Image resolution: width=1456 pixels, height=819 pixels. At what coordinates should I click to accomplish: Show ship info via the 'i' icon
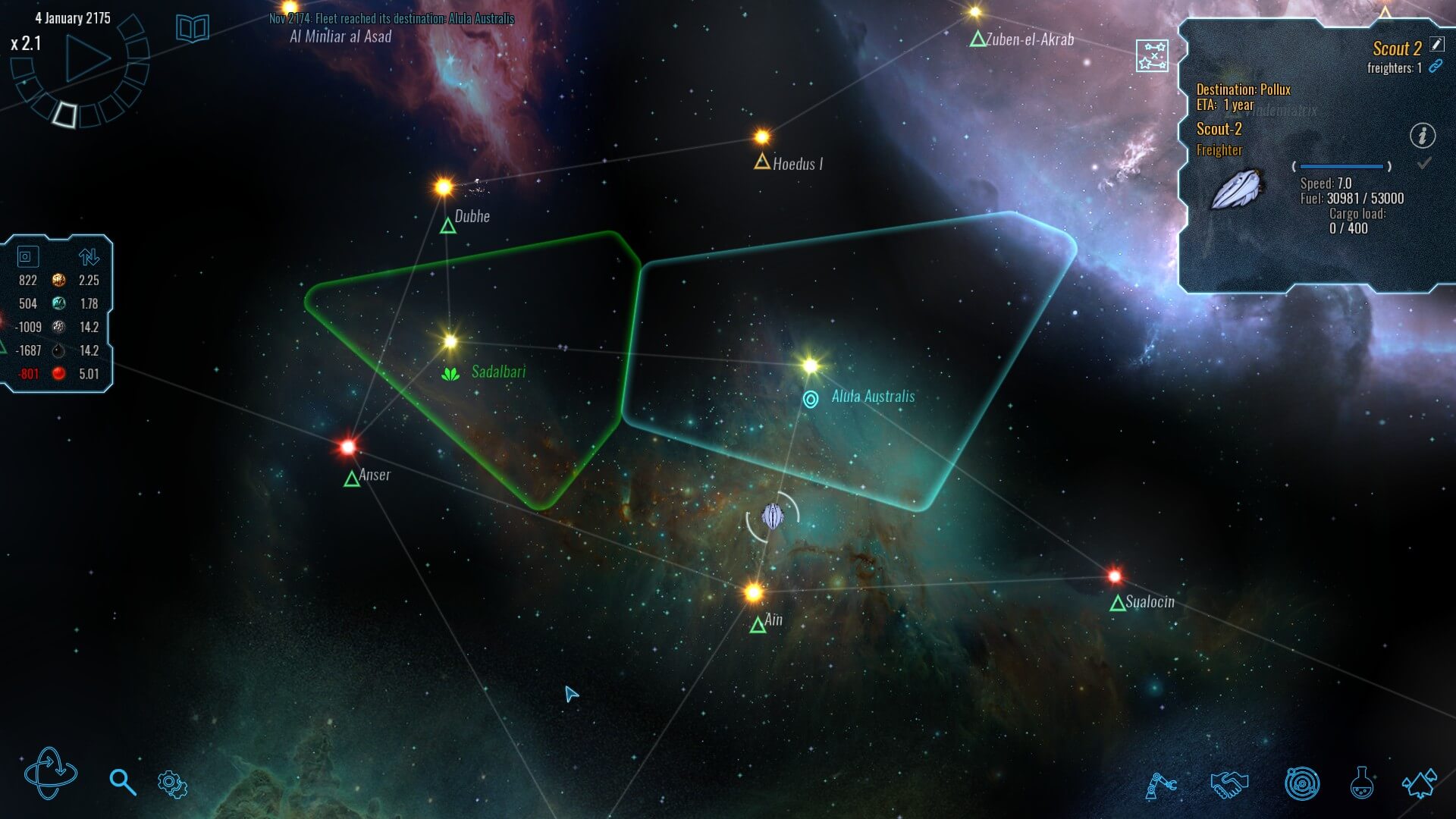tap(1422, 136)
